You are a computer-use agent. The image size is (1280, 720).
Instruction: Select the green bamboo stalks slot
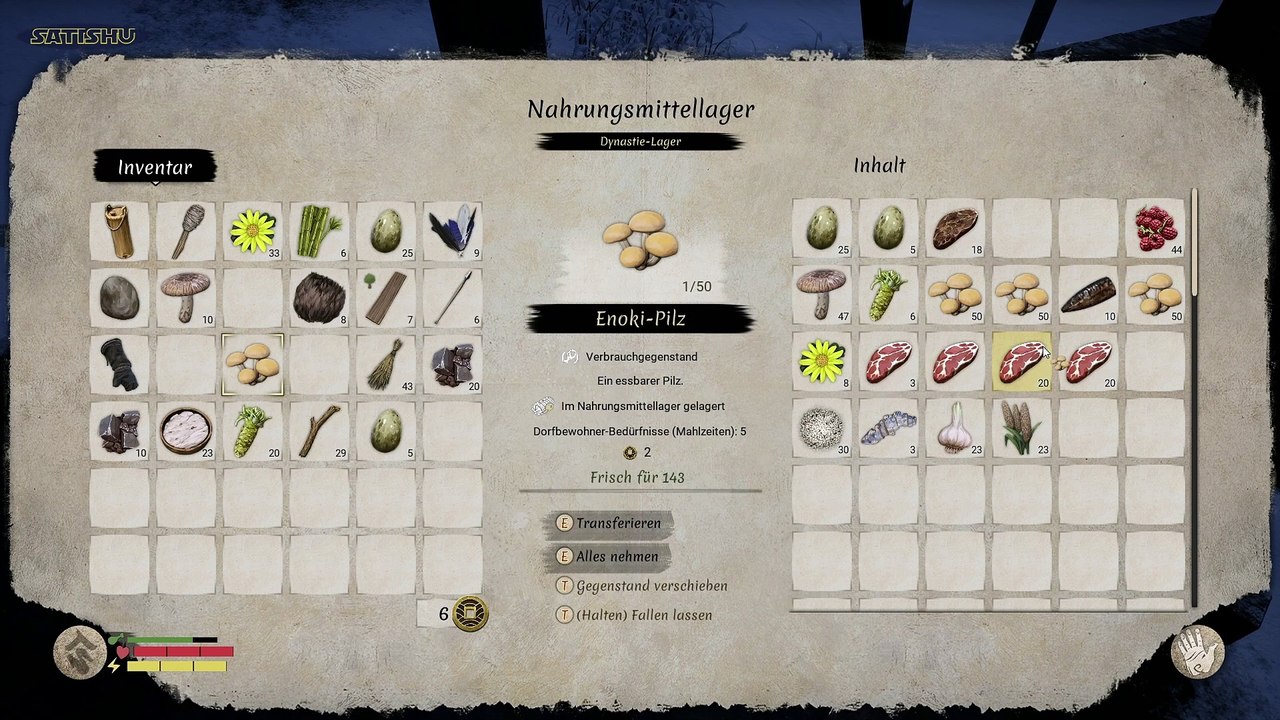319,231
